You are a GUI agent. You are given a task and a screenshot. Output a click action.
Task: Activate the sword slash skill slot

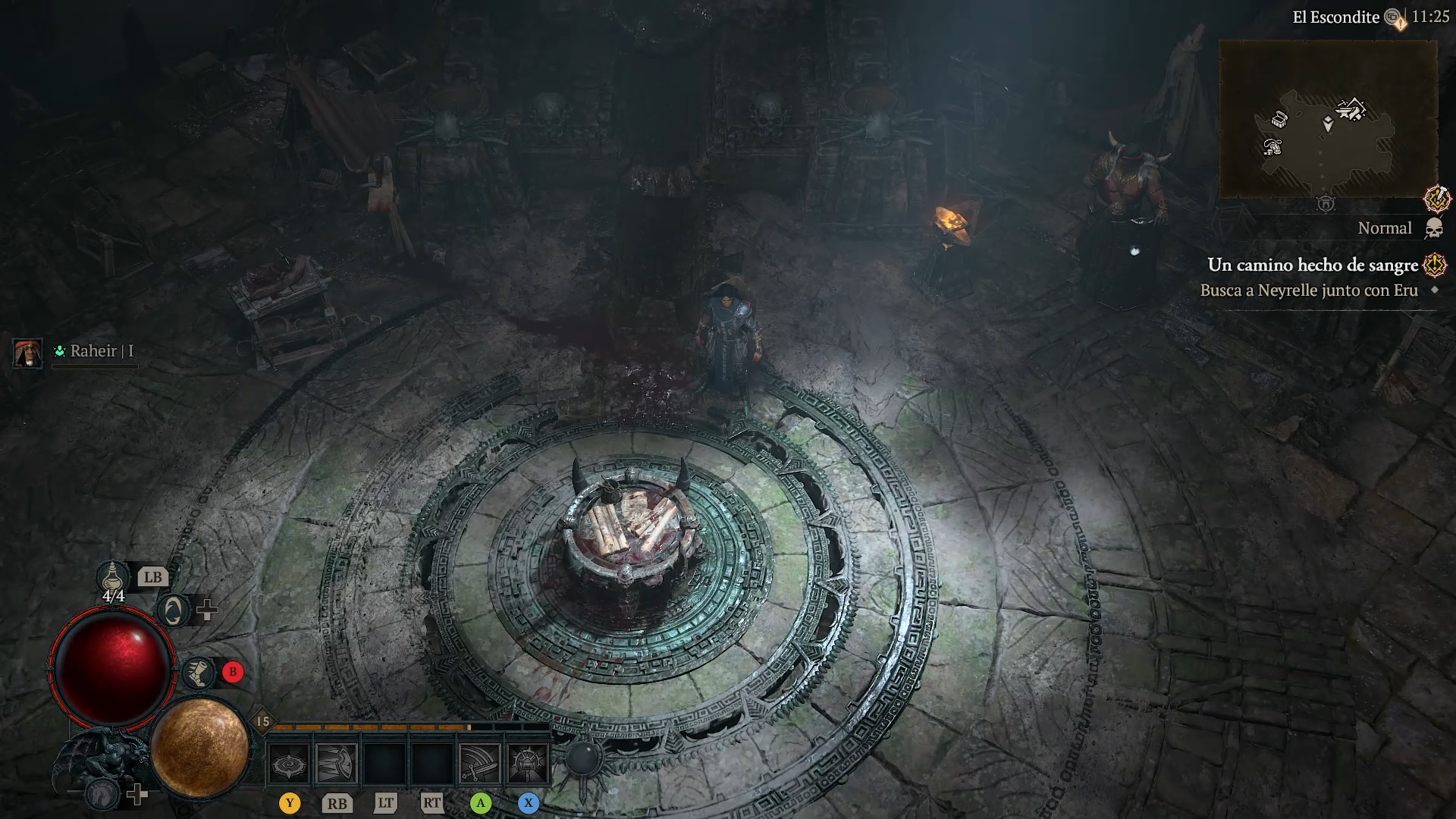(480, 763)
